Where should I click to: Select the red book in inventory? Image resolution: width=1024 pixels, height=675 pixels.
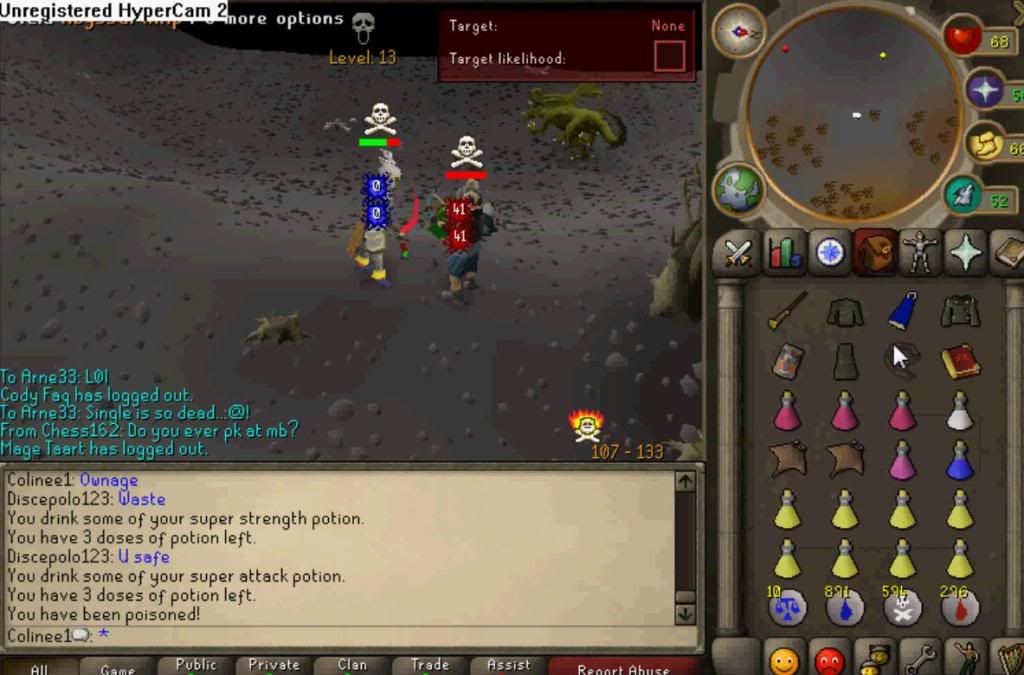[x=960, y=360]
